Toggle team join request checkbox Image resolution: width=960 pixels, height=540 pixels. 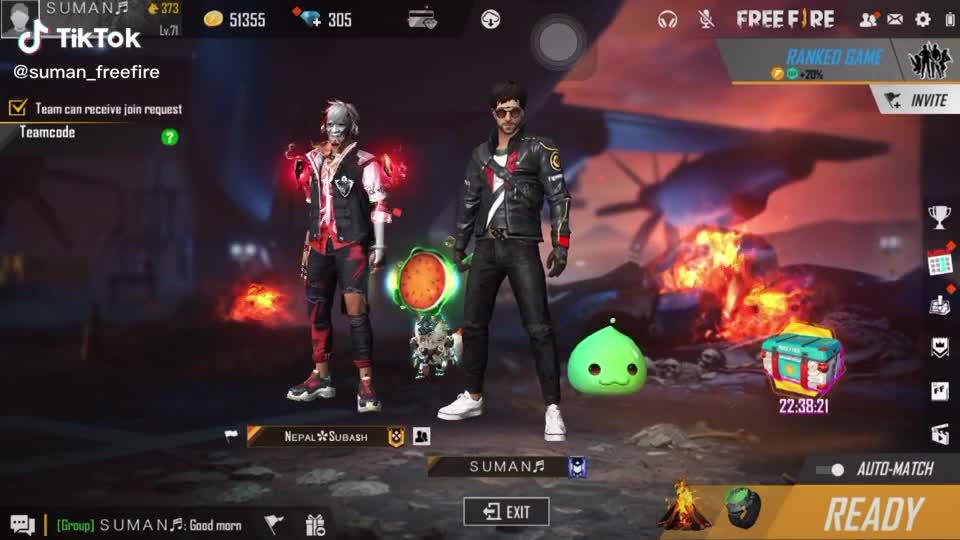pyautogui.click(x=17, y=108)
